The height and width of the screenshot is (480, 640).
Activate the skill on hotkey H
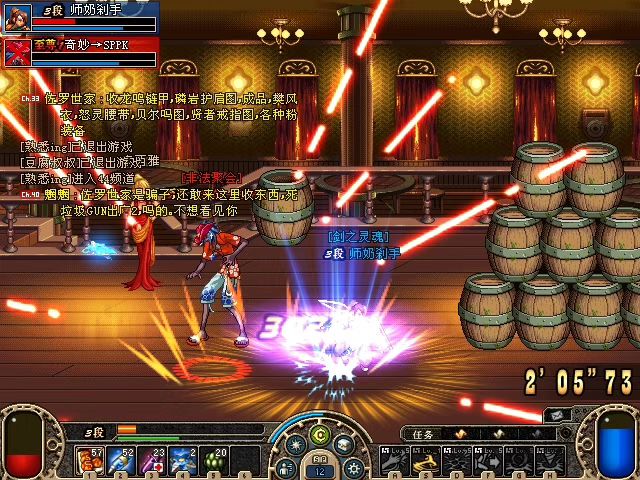551,461
